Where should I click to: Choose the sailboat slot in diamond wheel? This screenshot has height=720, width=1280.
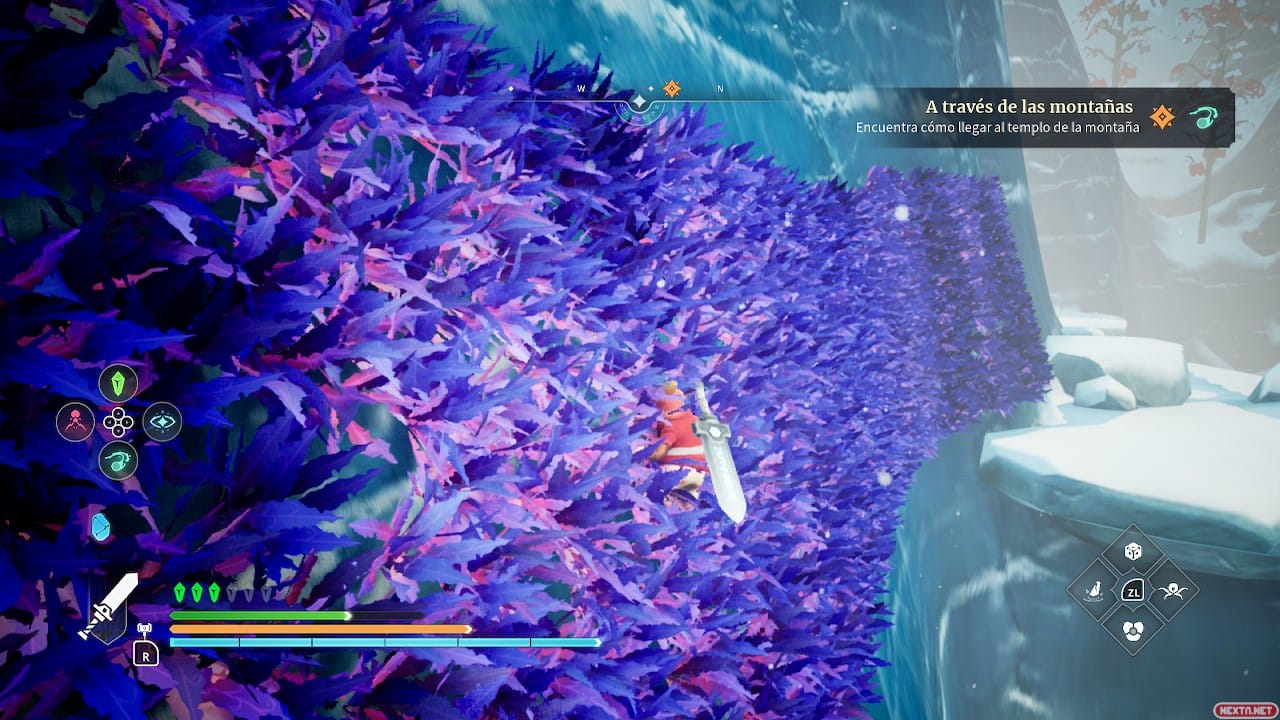[1094, 590]
